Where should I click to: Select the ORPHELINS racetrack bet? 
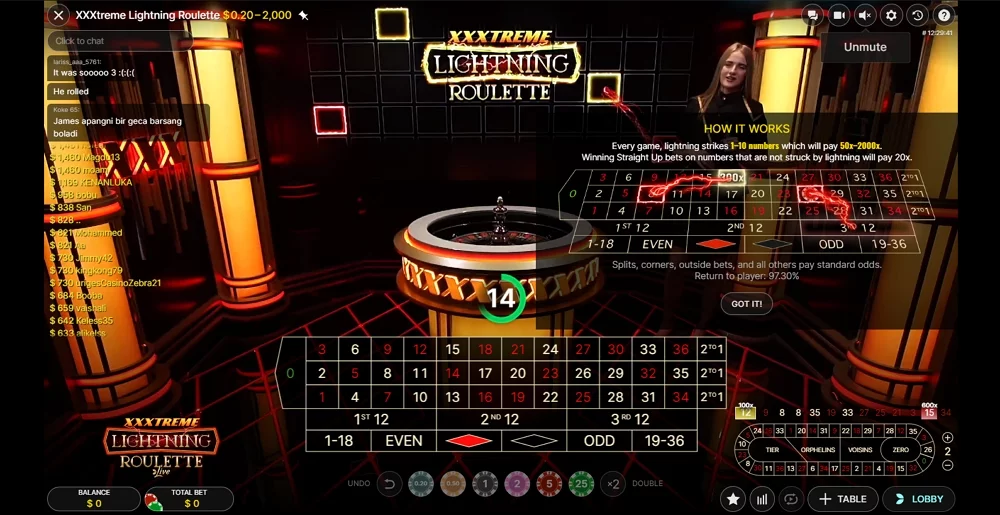[x=816, y=449]
